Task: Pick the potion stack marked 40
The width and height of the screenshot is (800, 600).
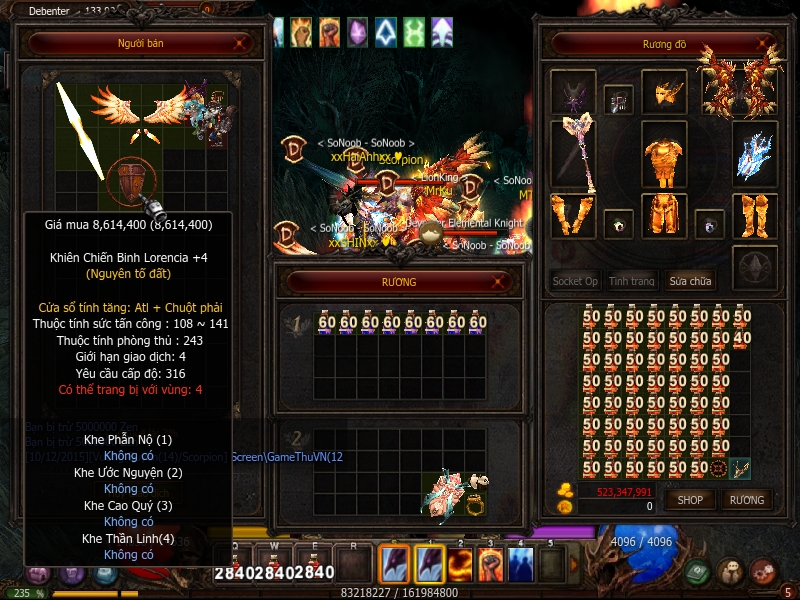Action: pos(741,339)
